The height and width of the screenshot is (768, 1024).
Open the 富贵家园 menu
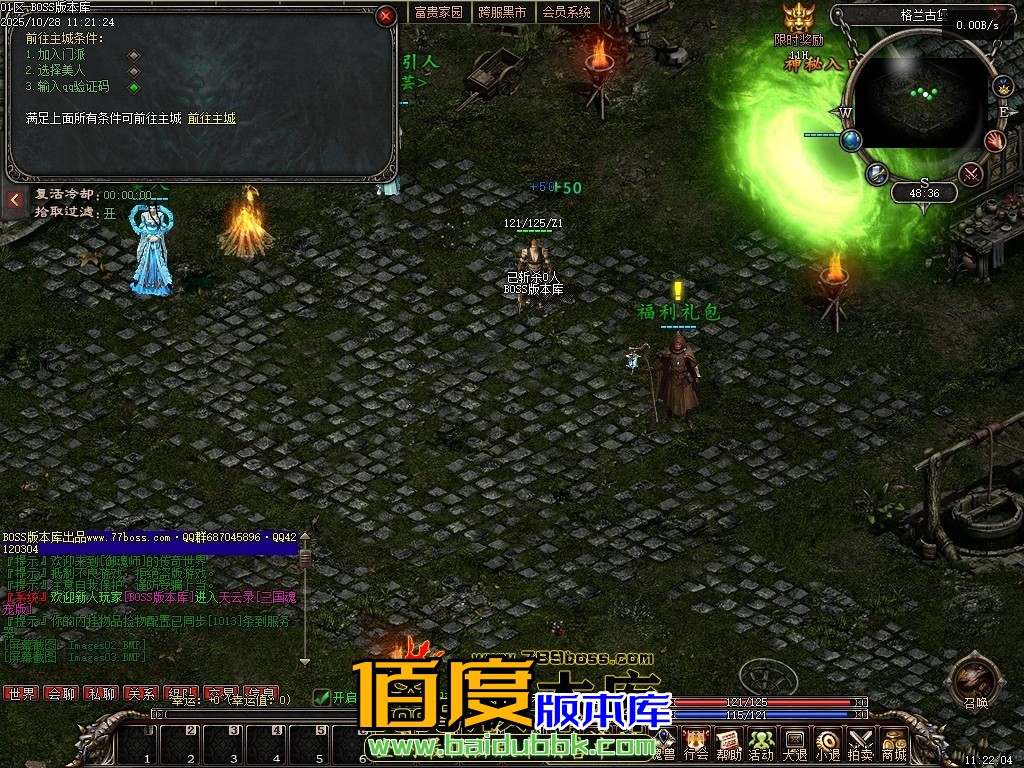[x=438, y=13]
